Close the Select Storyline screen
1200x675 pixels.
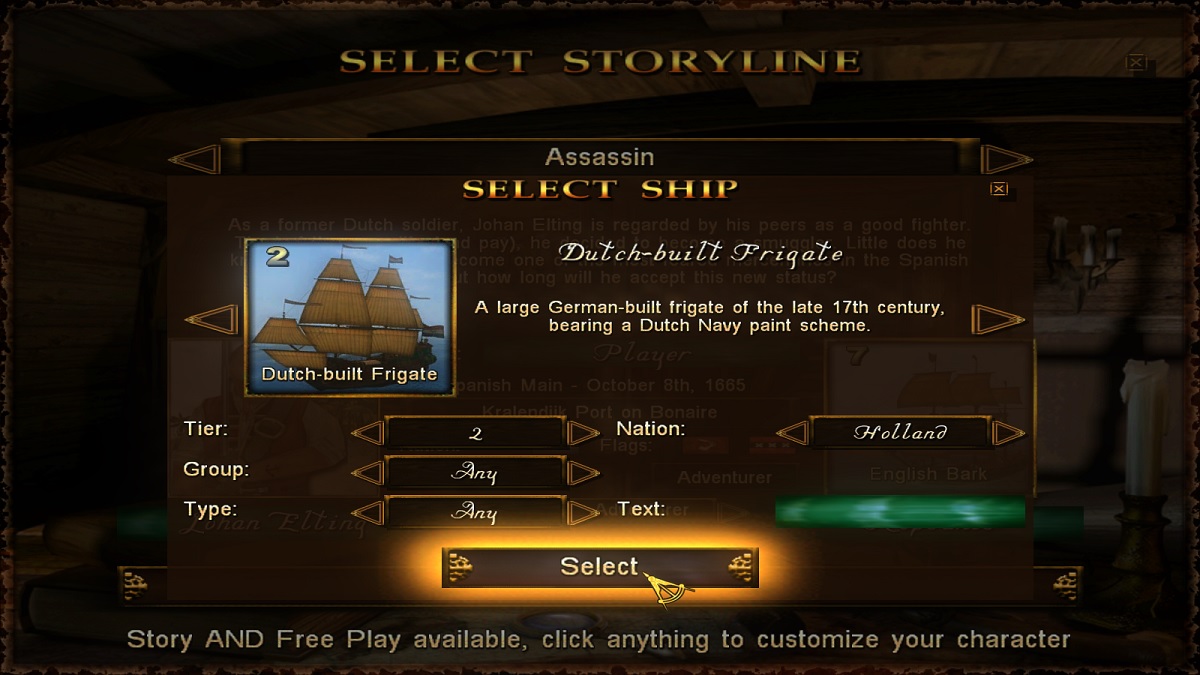click(x=1136, y=62)
